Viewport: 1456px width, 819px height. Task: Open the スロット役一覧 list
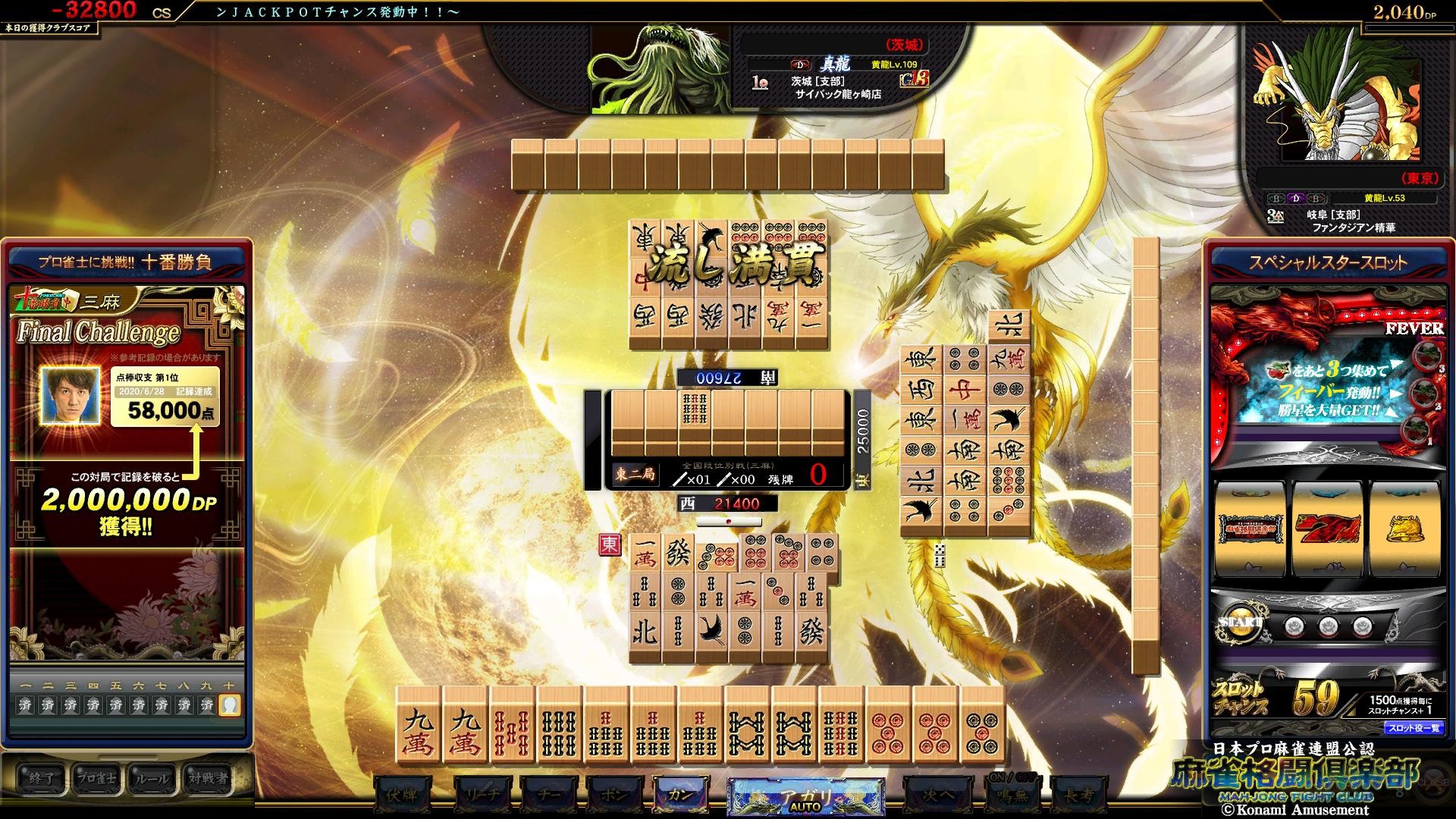1414,728
